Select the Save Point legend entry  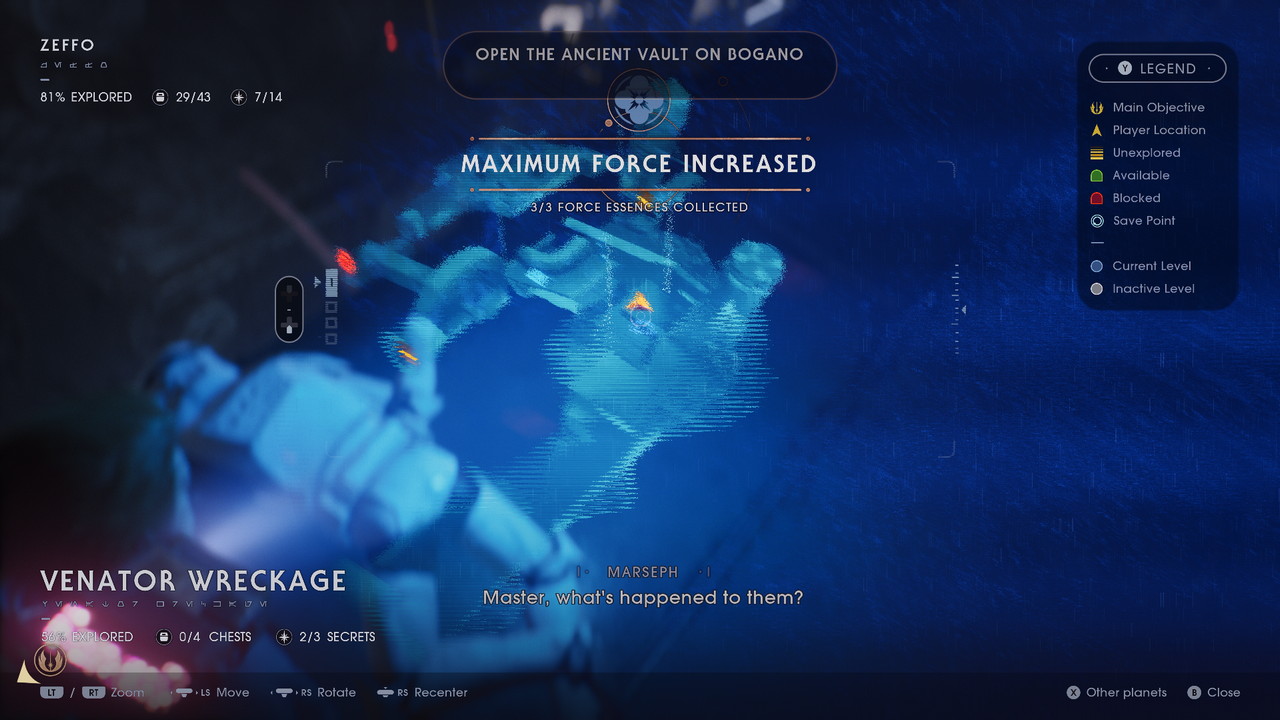click(1144, 221)
